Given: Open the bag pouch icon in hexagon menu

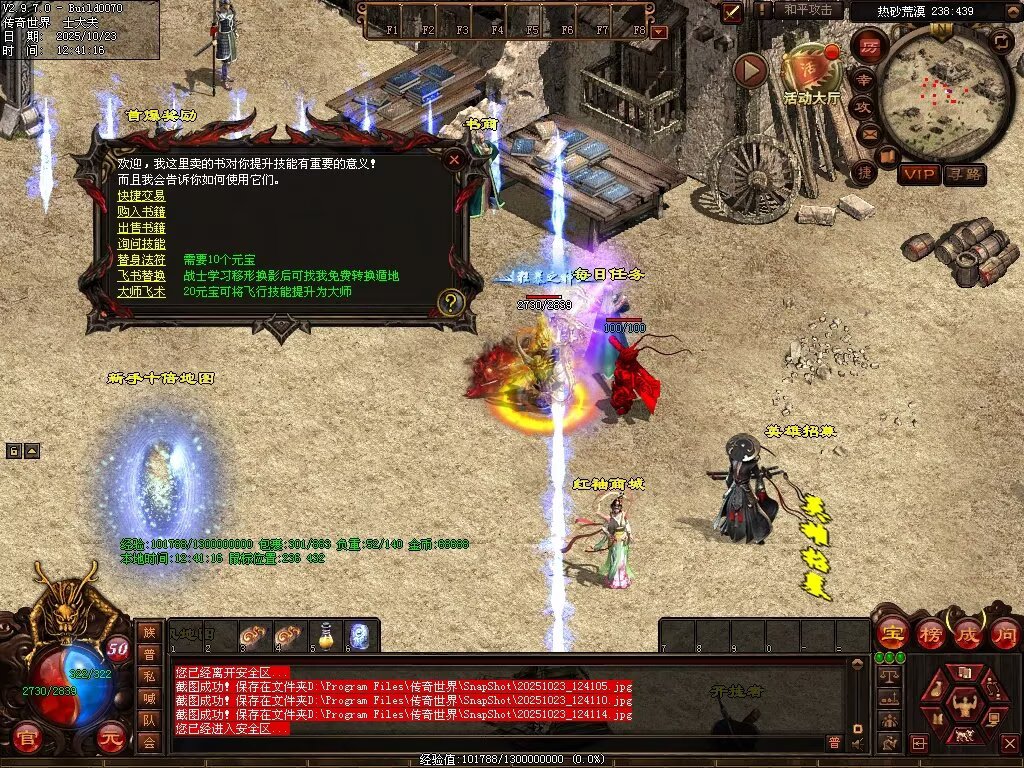Looking at the screenshot, I should (938, 689).
